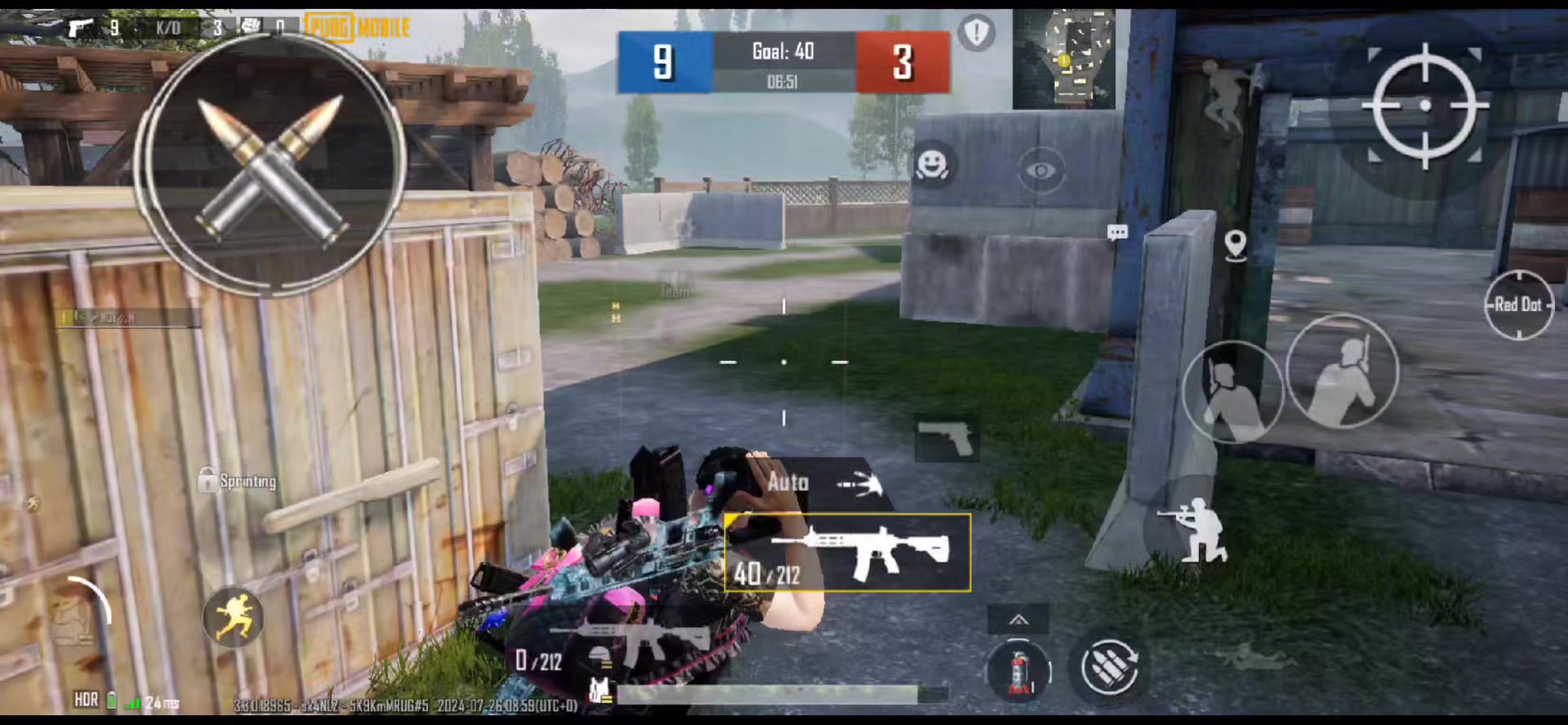
Task: Expand the throwables list arrow
Action: (x=1018, y=620)
